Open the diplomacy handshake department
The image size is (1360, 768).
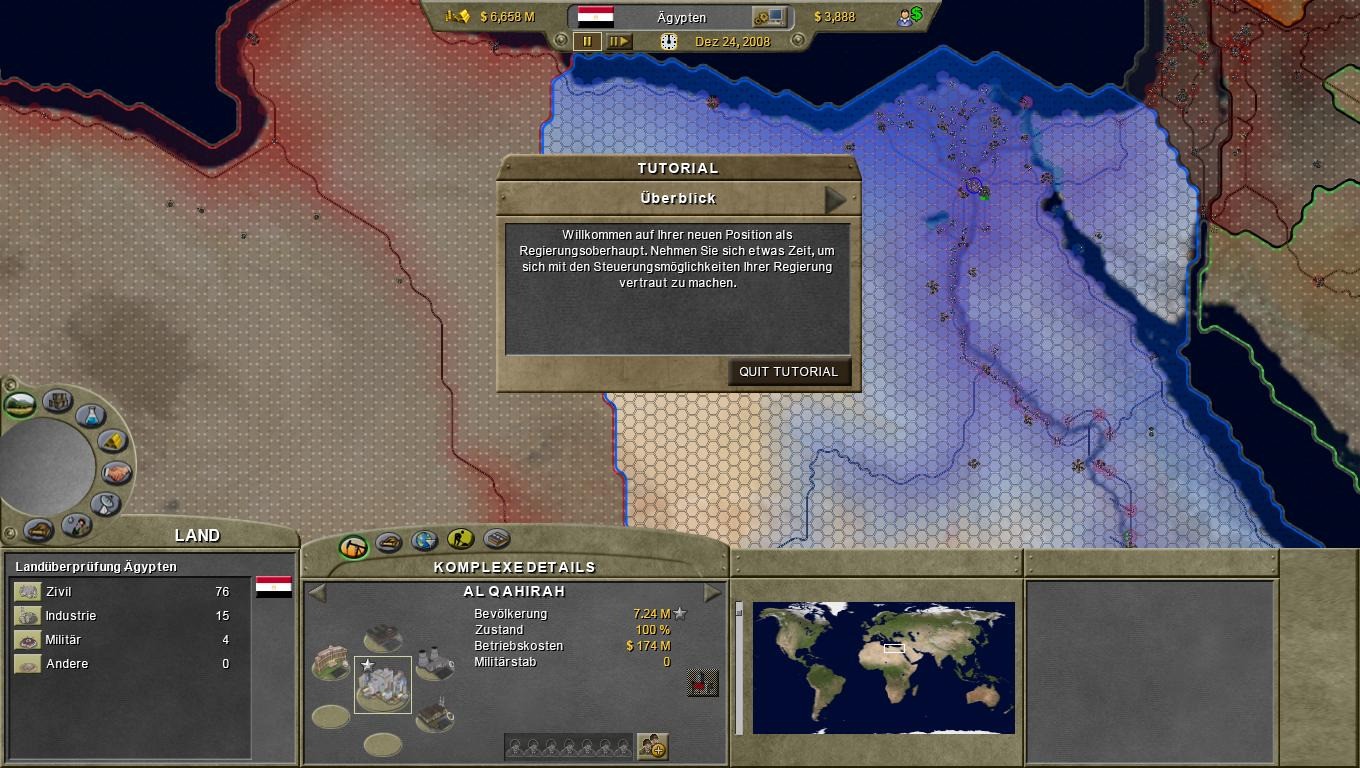[116, 472]
